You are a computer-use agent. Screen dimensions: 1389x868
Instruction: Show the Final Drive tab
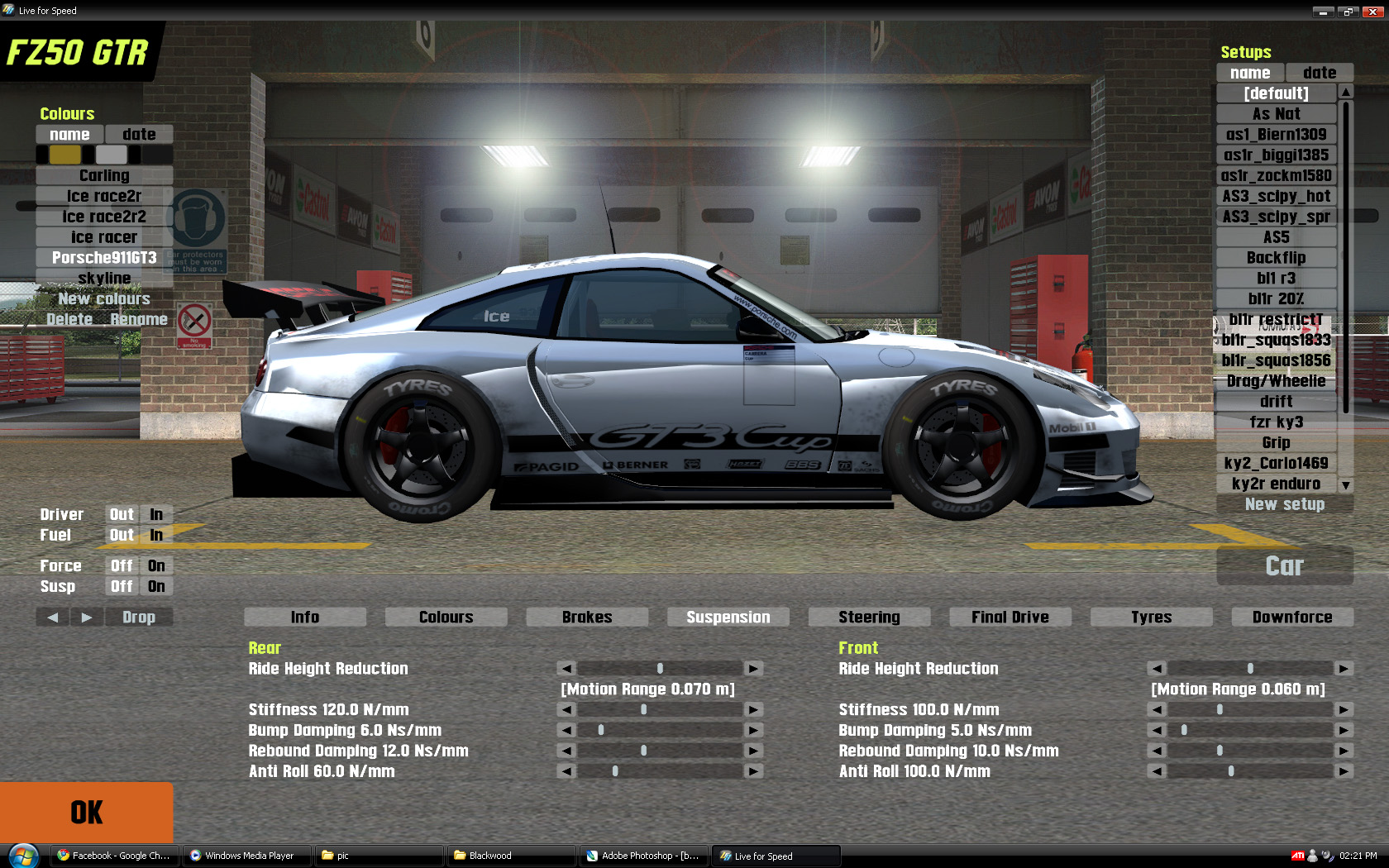(x=1010, y=617)
